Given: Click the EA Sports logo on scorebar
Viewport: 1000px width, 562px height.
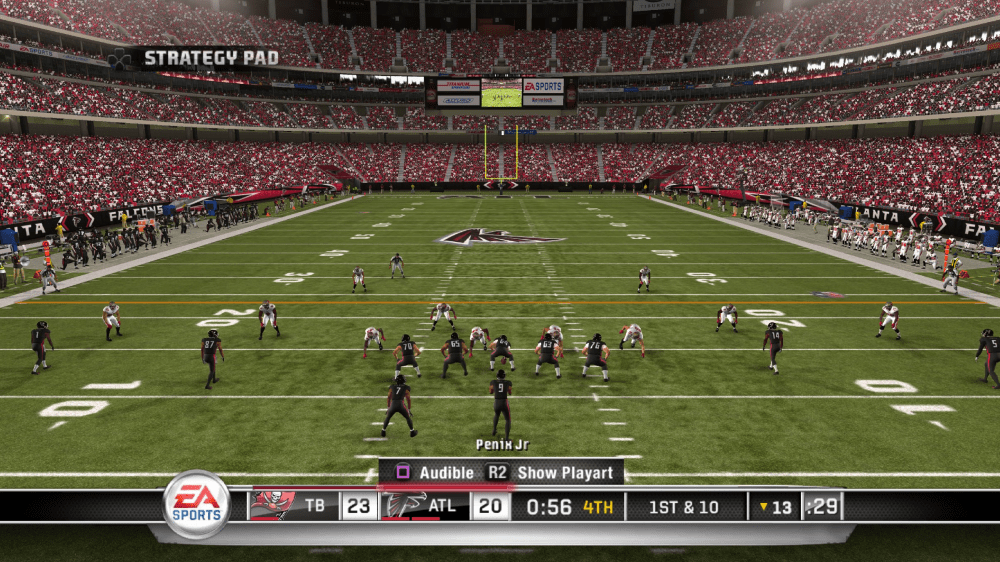Looking at the screenshot, I should (197, 504).
